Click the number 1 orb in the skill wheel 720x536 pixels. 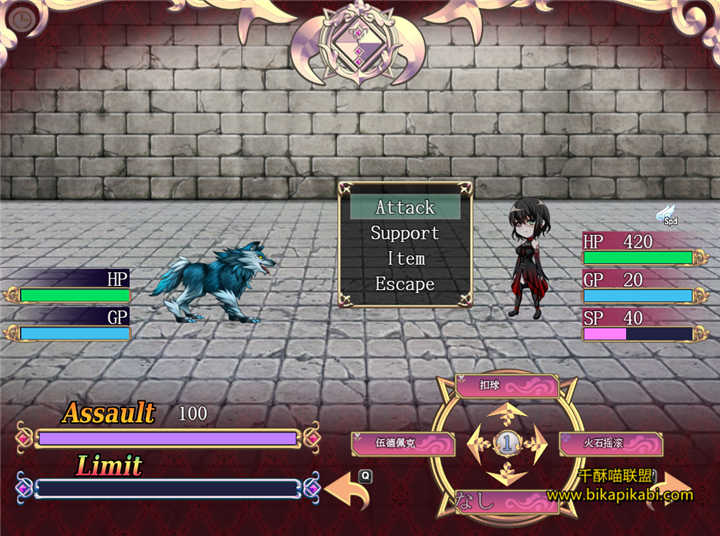coord(507,442)
